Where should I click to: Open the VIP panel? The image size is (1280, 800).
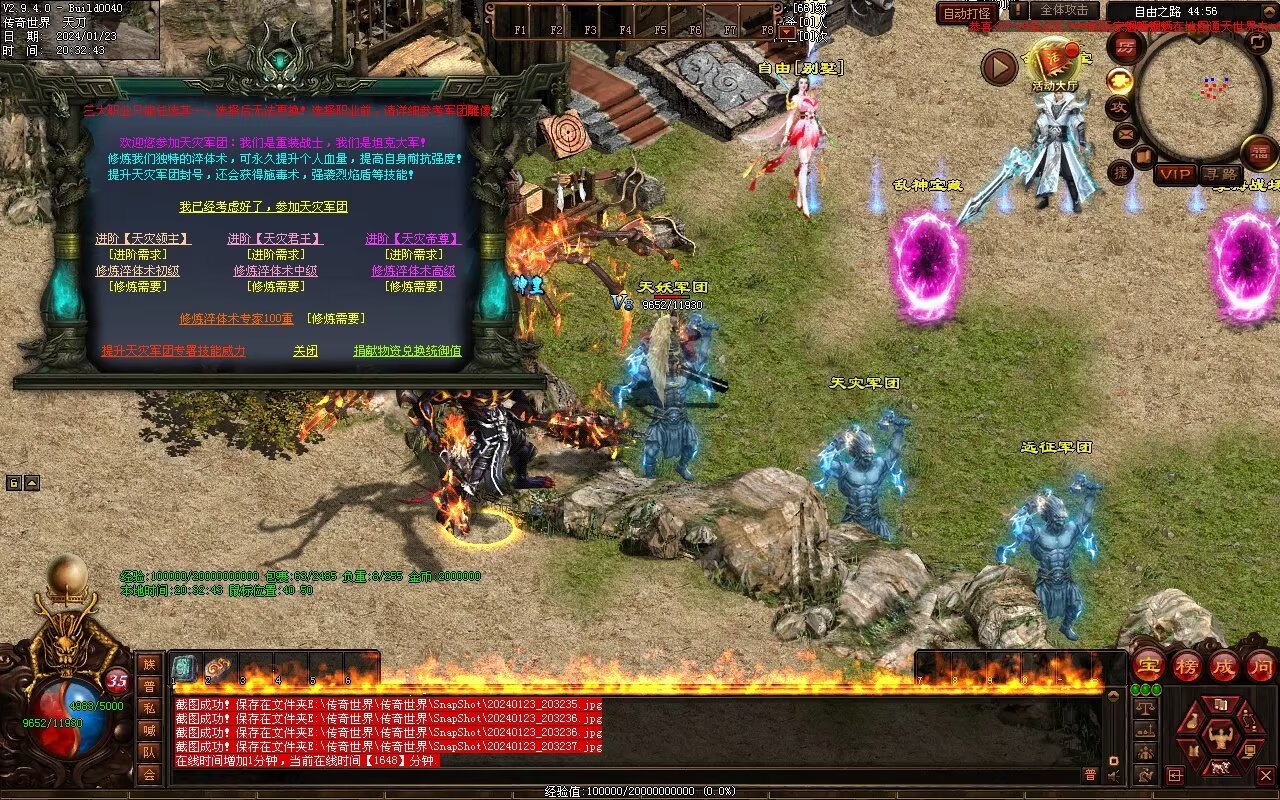click(1175, 174)
